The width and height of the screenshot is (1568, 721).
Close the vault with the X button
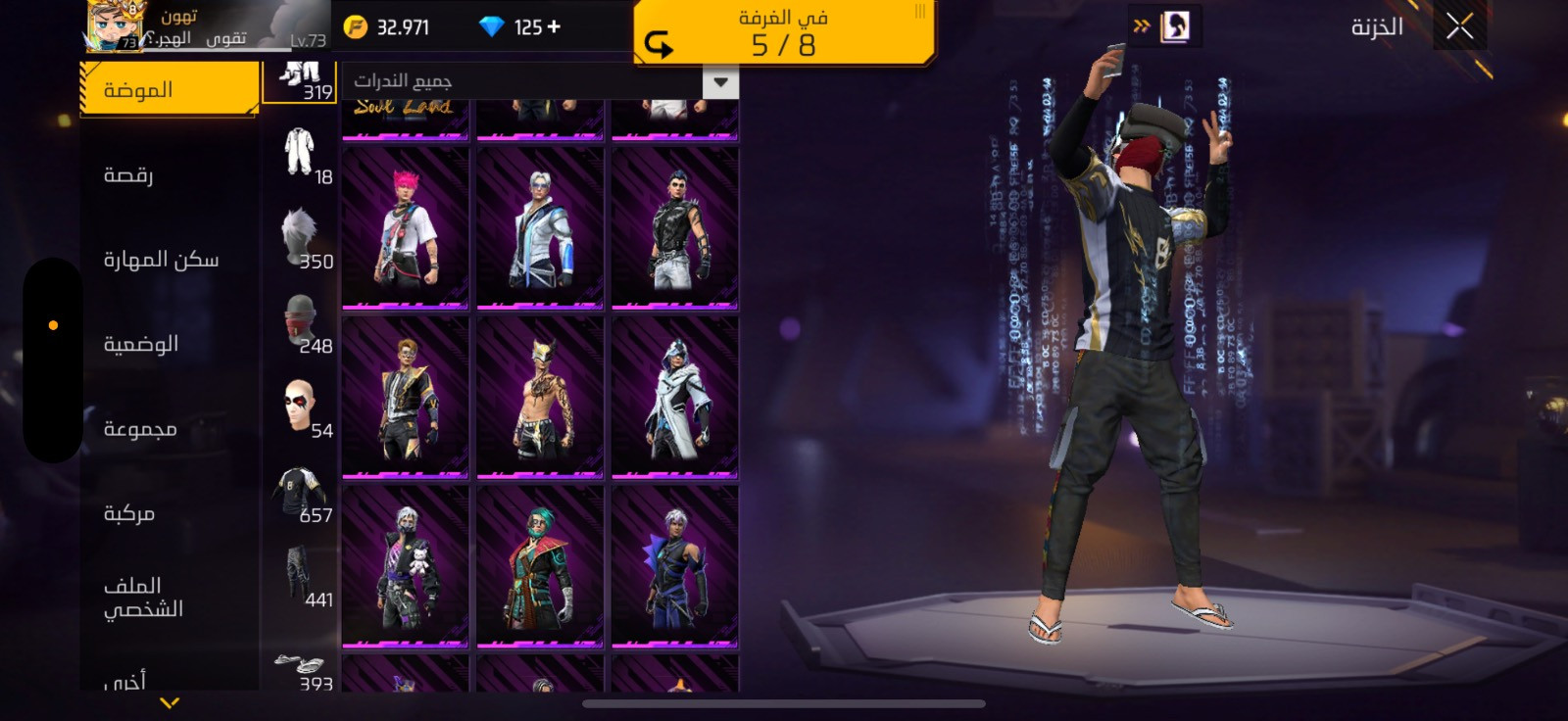[x=1459, y=27]
